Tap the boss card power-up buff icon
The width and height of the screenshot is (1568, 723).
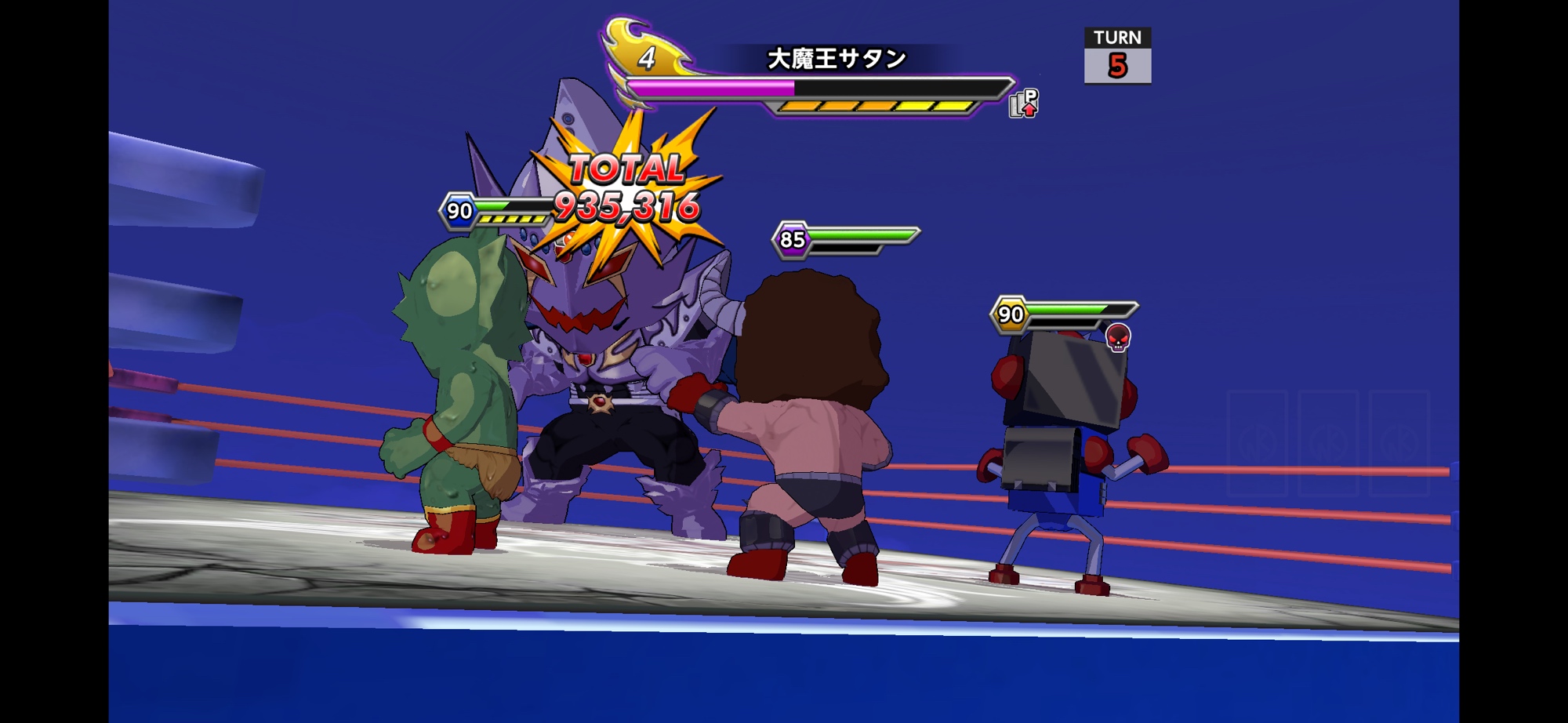tap(1023, 104)
